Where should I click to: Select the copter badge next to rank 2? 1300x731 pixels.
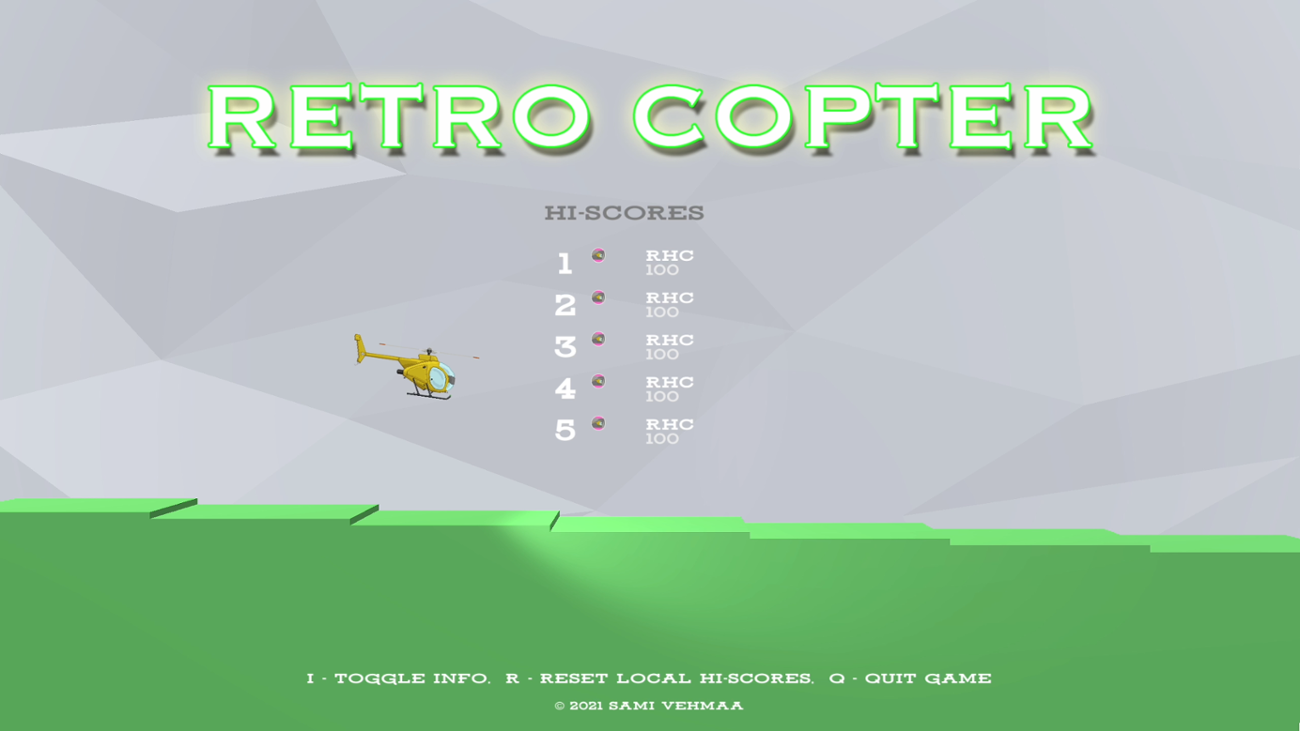(597, 297)
